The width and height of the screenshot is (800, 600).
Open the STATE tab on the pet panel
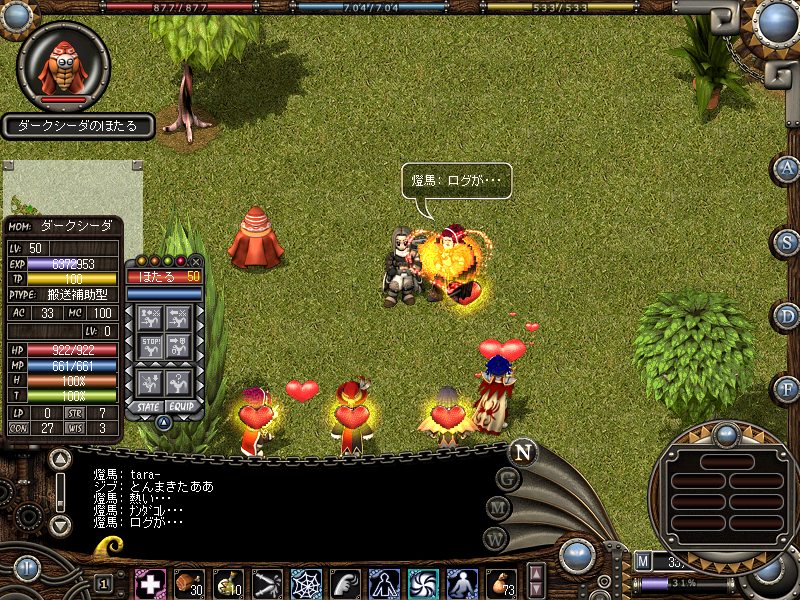[x=147, y=407]
